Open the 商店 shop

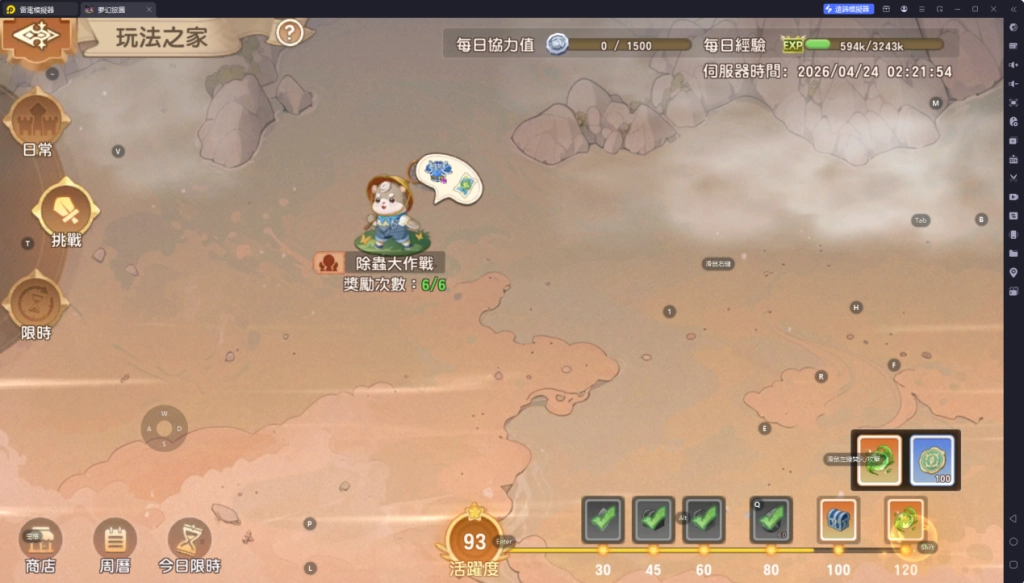40,541
